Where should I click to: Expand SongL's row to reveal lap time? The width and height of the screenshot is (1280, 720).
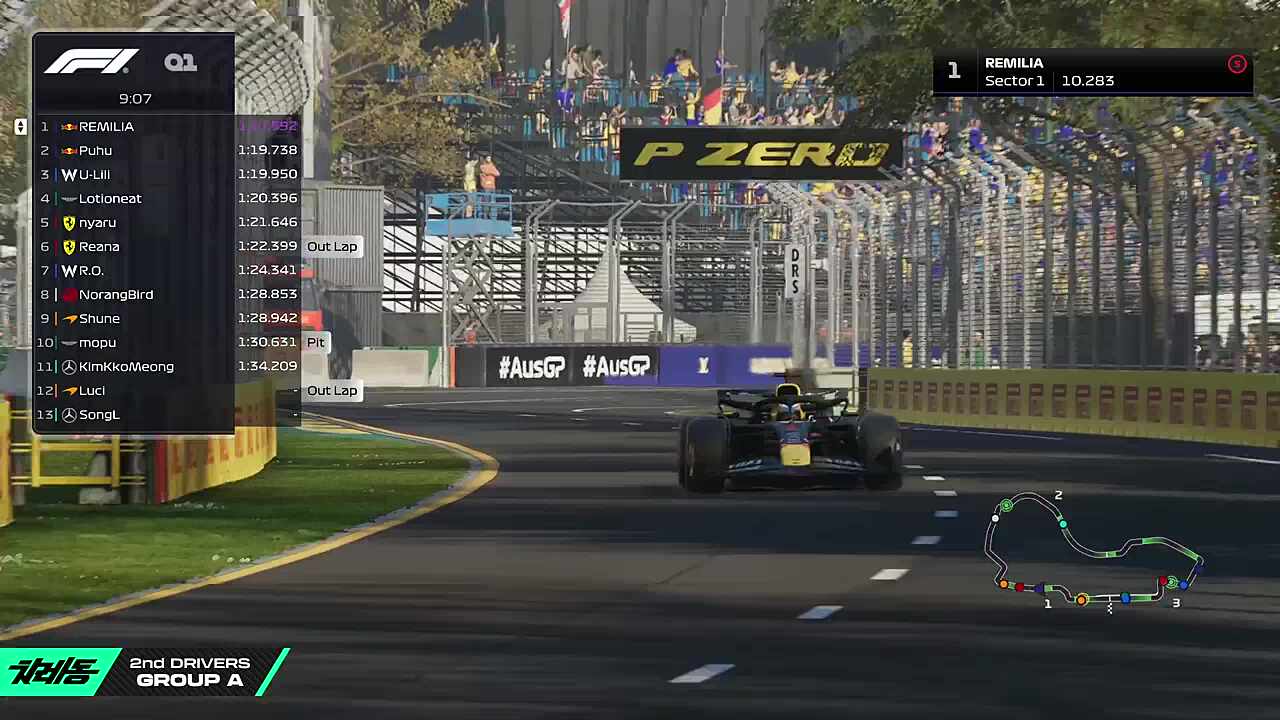point(98,414)
